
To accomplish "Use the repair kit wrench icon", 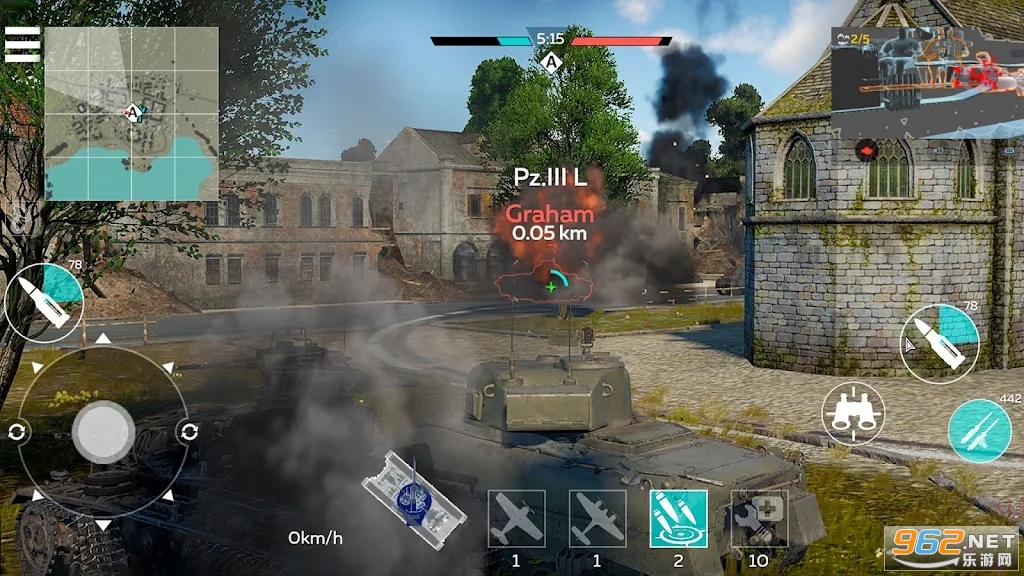I will click(x=759, y=519).
